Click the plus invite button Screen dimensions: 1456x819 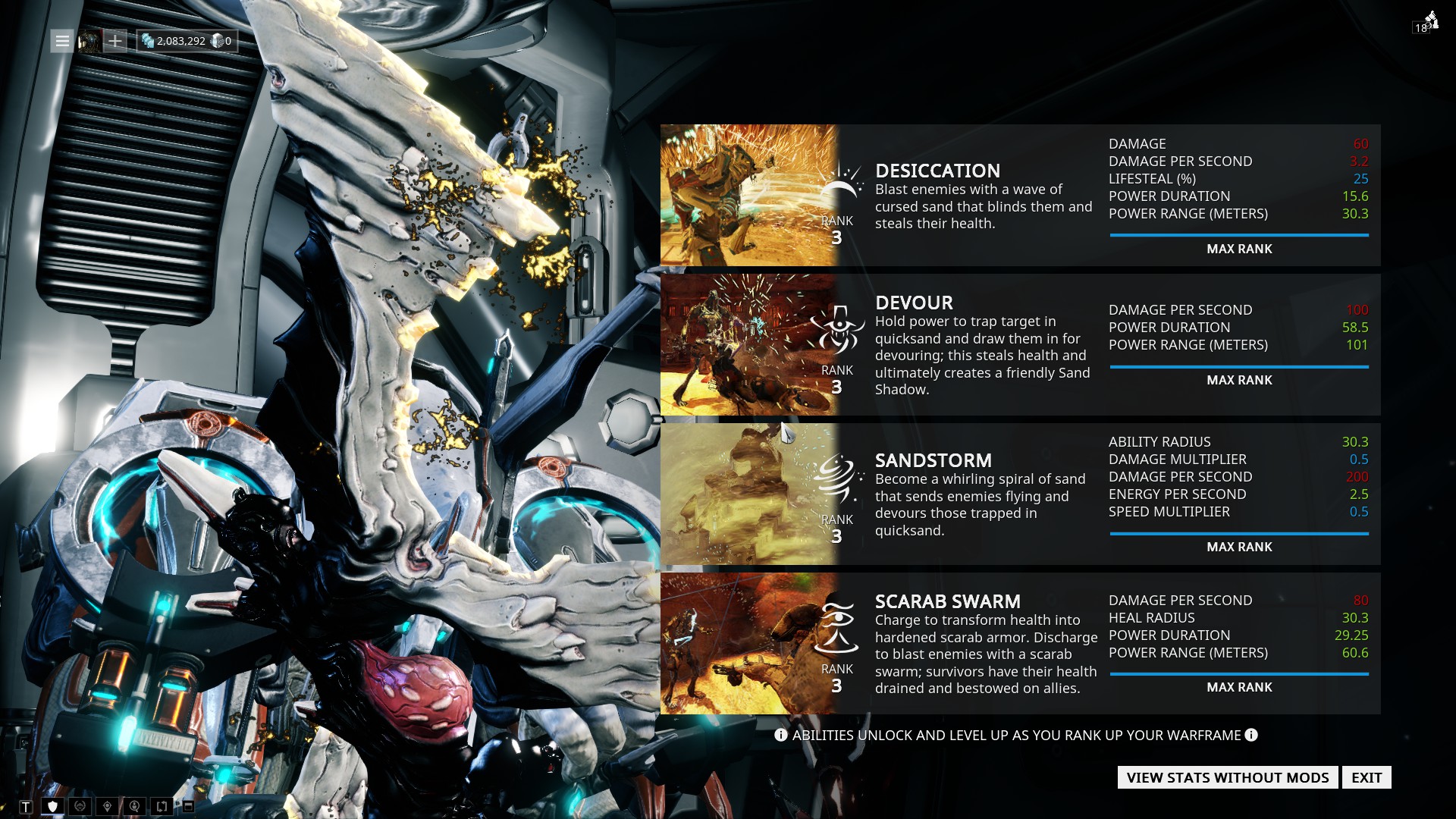coord(115,41)
